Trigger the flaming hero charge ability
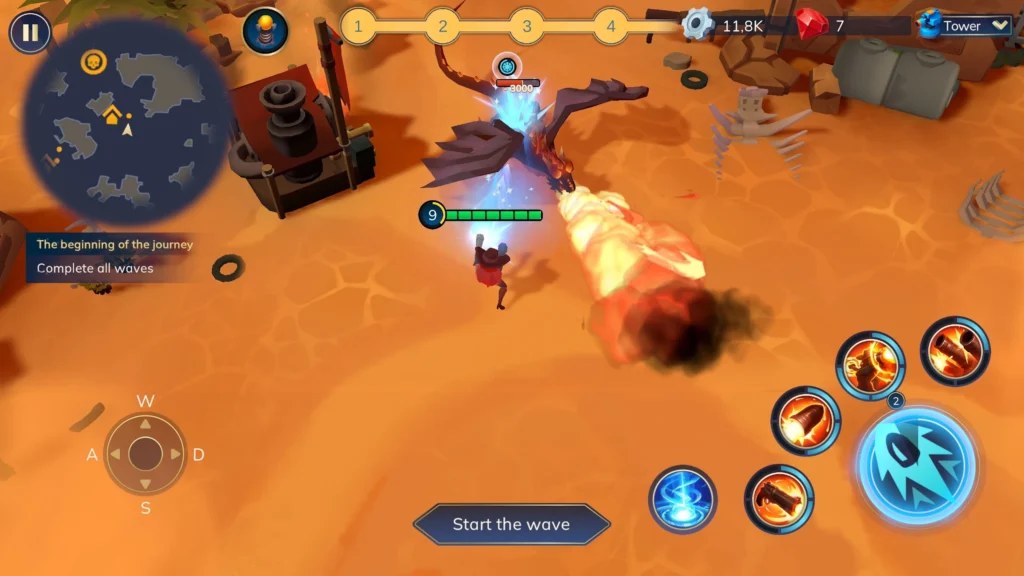 pos(870,365)
